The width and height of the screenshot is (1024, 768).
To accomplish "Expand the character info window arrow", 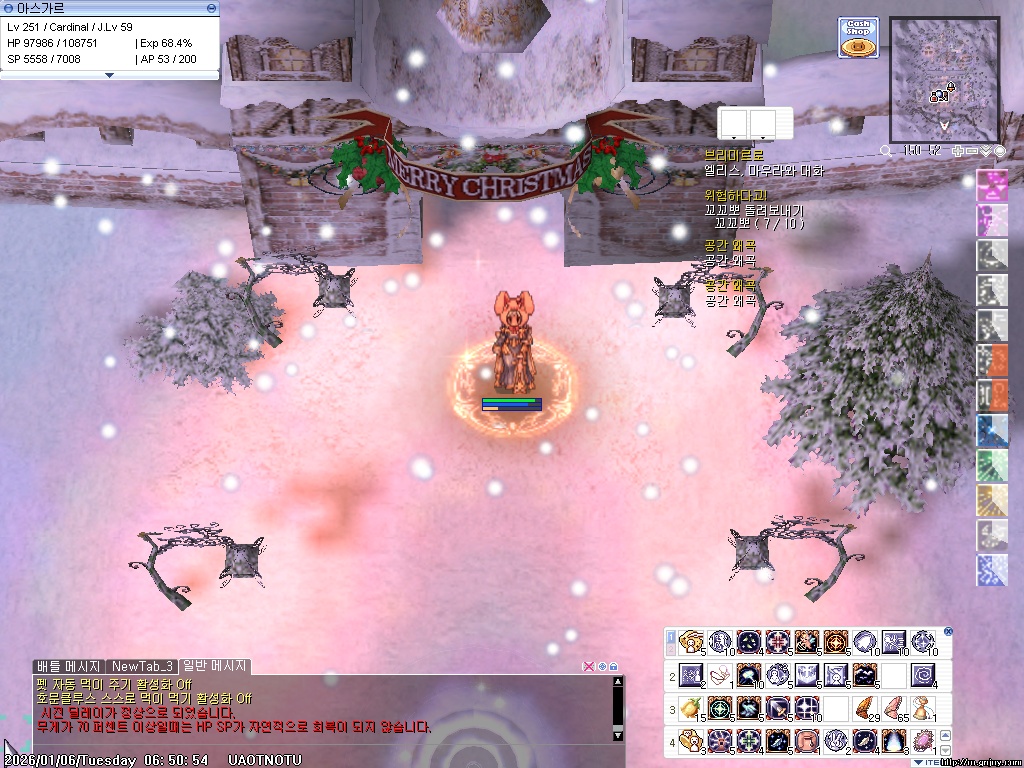I will coord(109,75).
